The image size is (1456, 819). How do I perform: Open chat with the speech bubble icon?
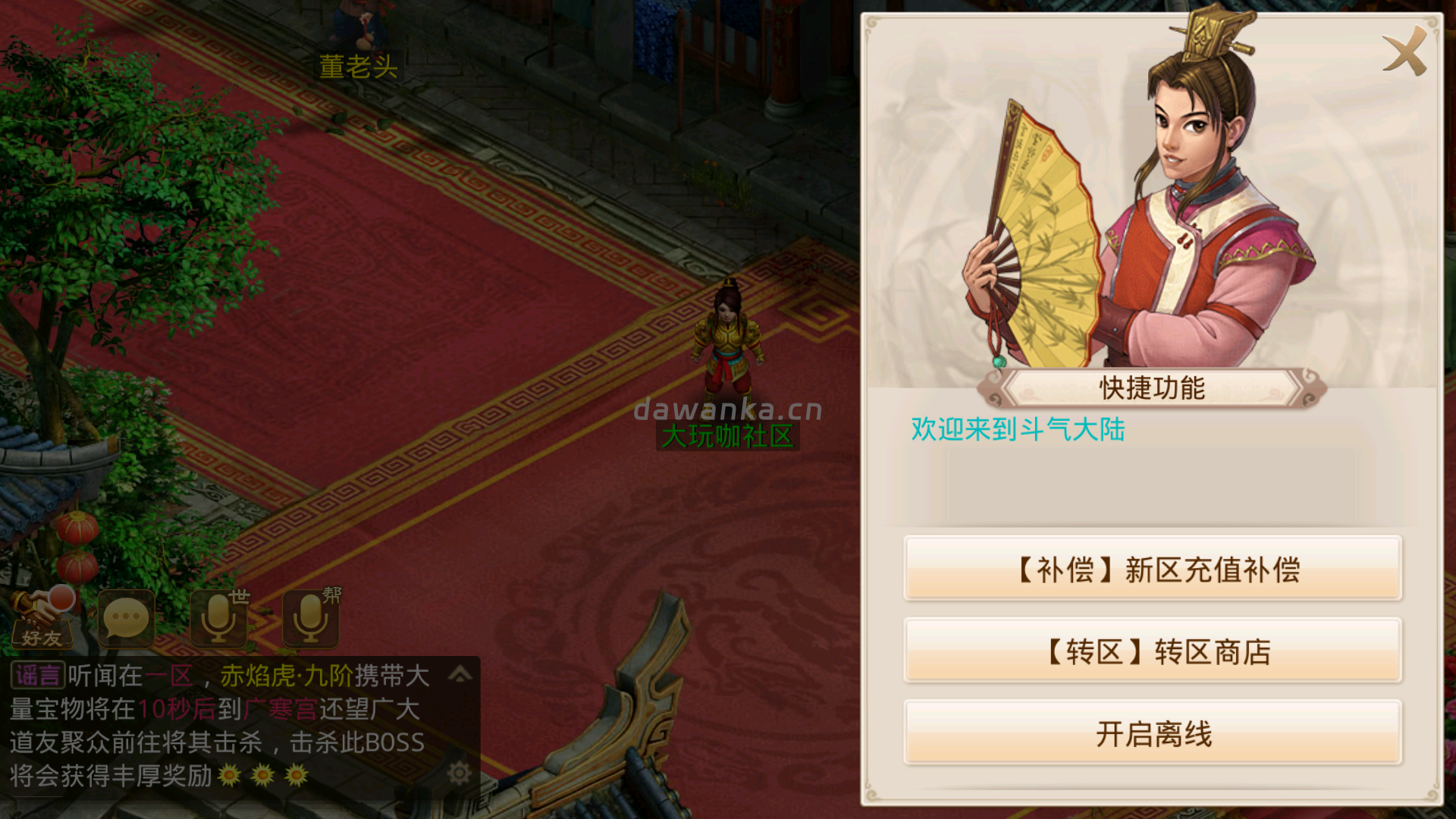coord(127,618)
